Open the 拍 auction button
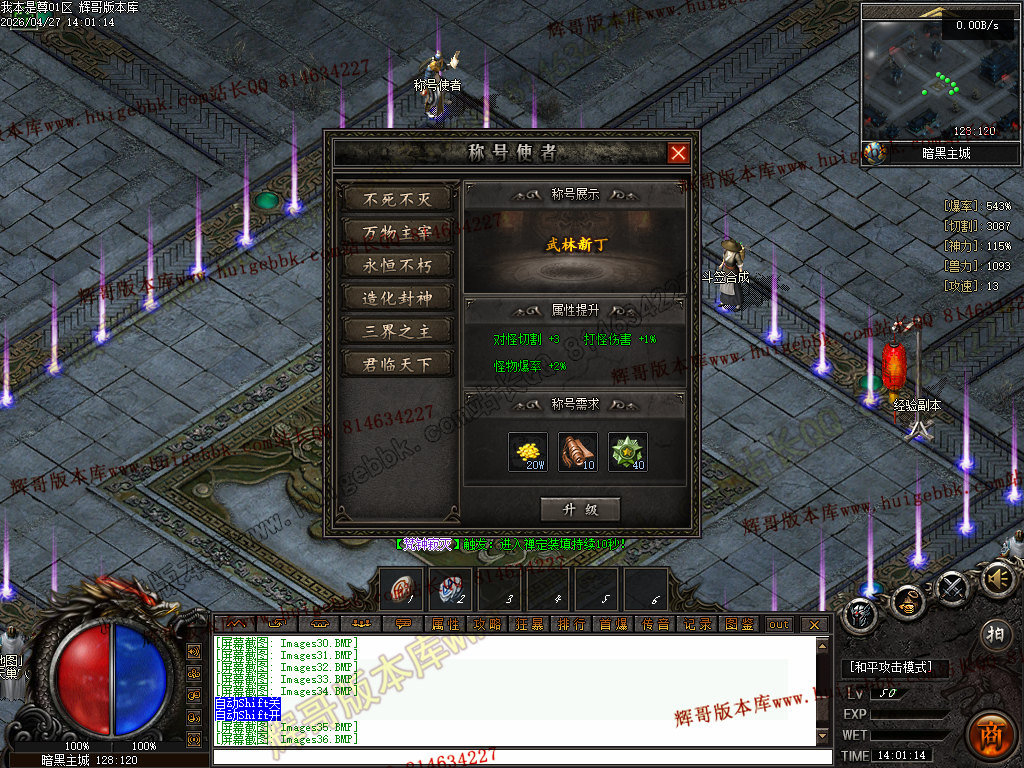The height and width of the screenshot is (768, 1024). pos(994,634)
